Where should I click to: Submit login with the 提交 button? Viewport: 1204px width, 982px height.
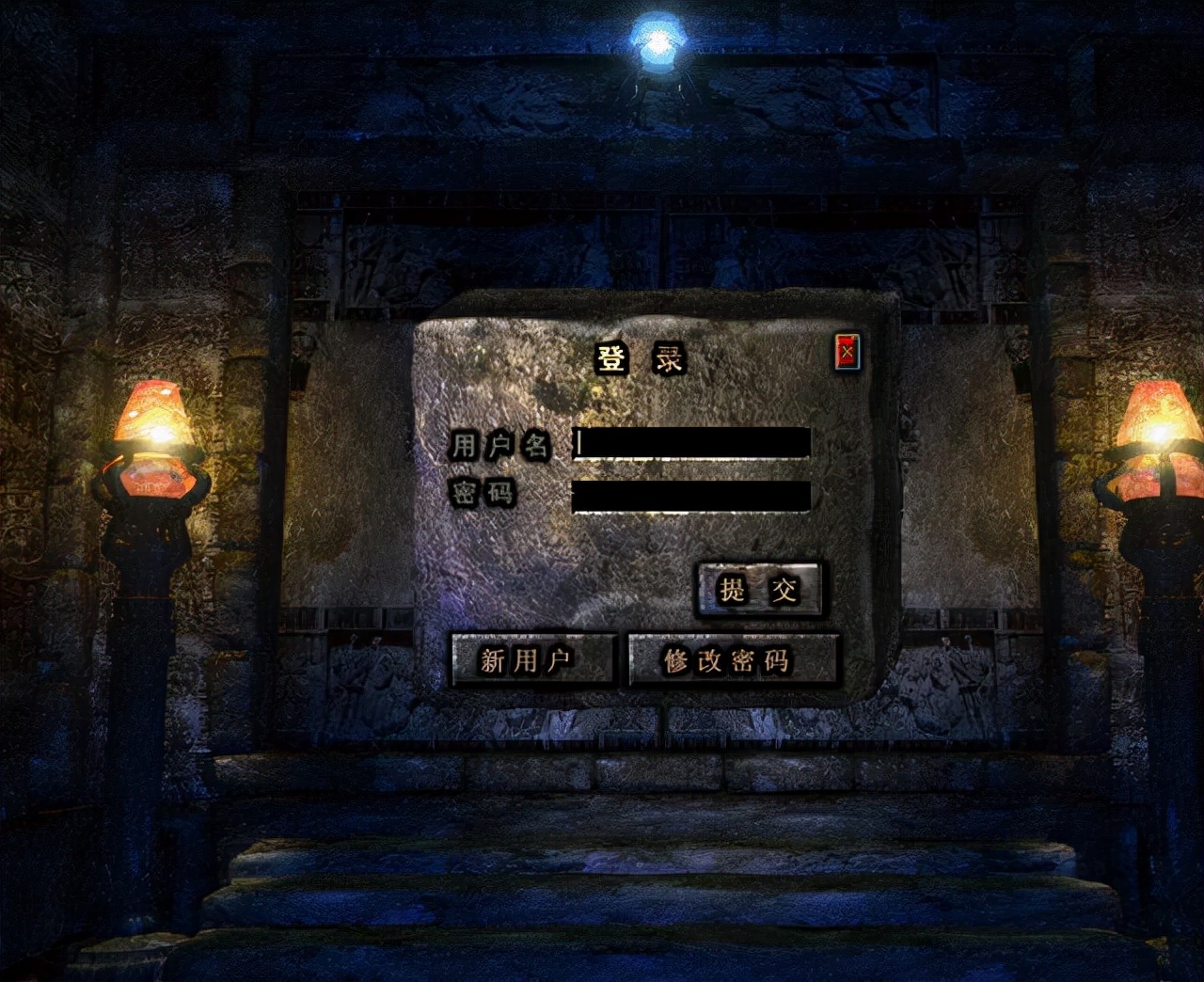pyautogui.click(x=758, y=590)
